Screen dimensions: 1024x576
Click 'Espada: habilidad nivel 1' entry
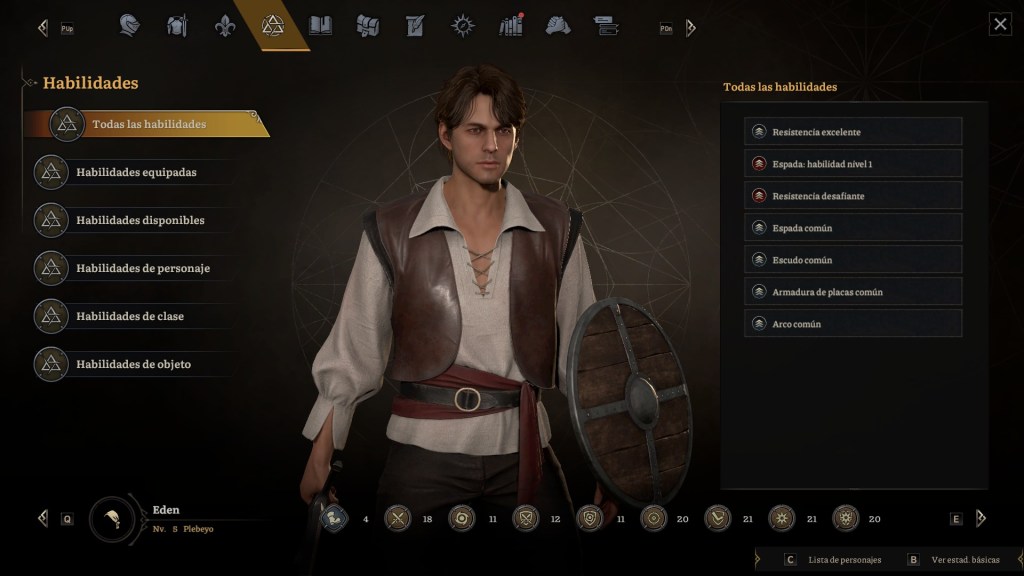coord(853,164)
